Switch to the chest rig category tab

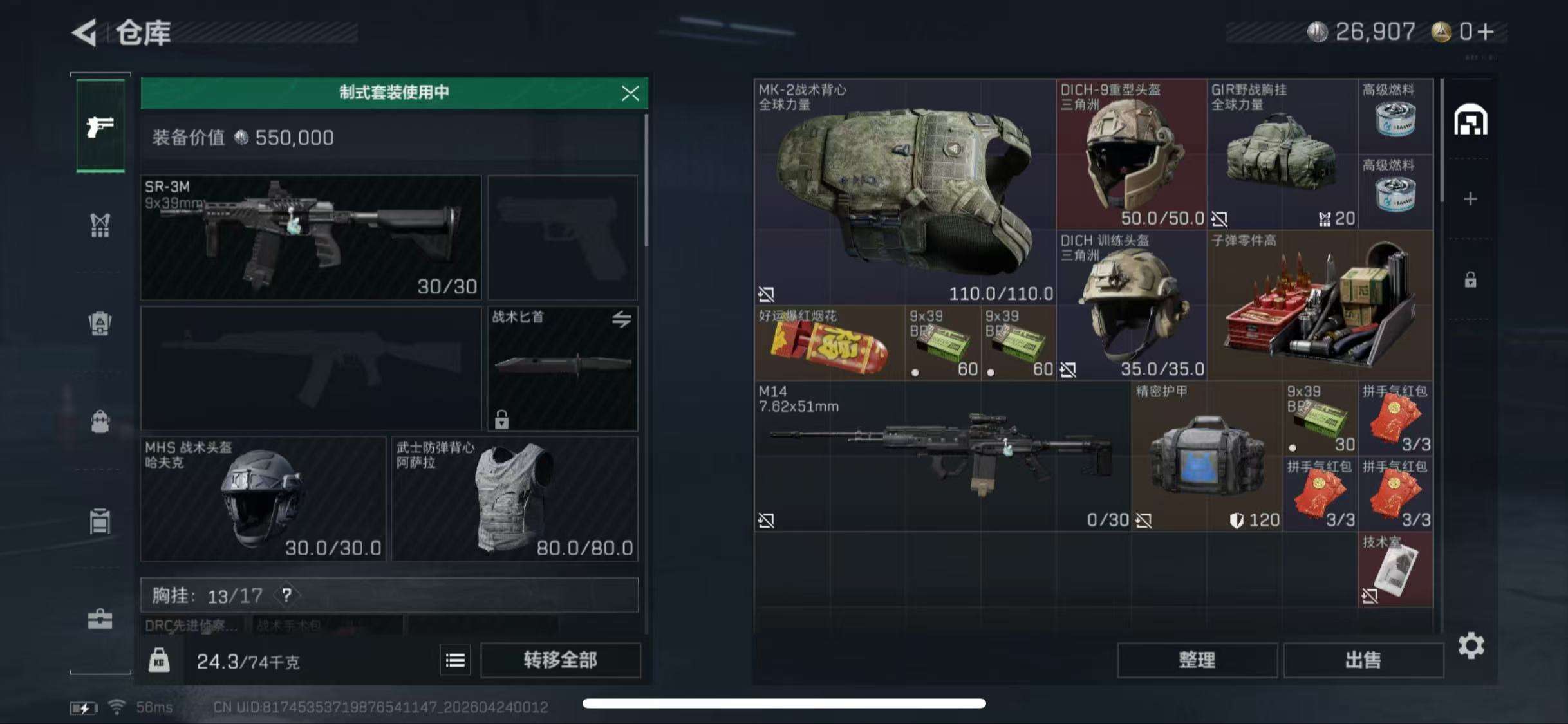(100, 225)
